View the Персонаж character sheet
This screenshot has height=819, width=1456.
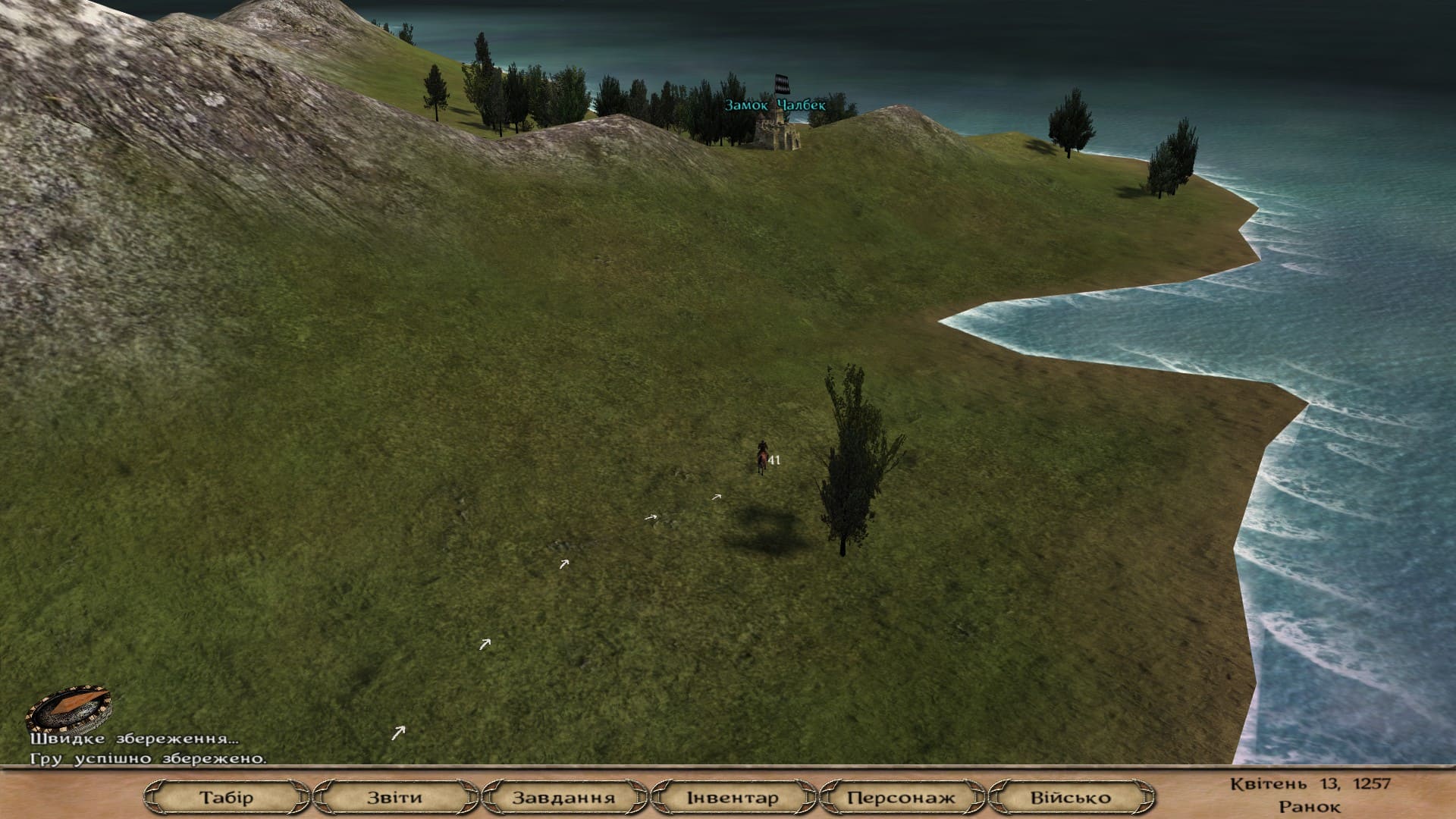tap(901, 797)
